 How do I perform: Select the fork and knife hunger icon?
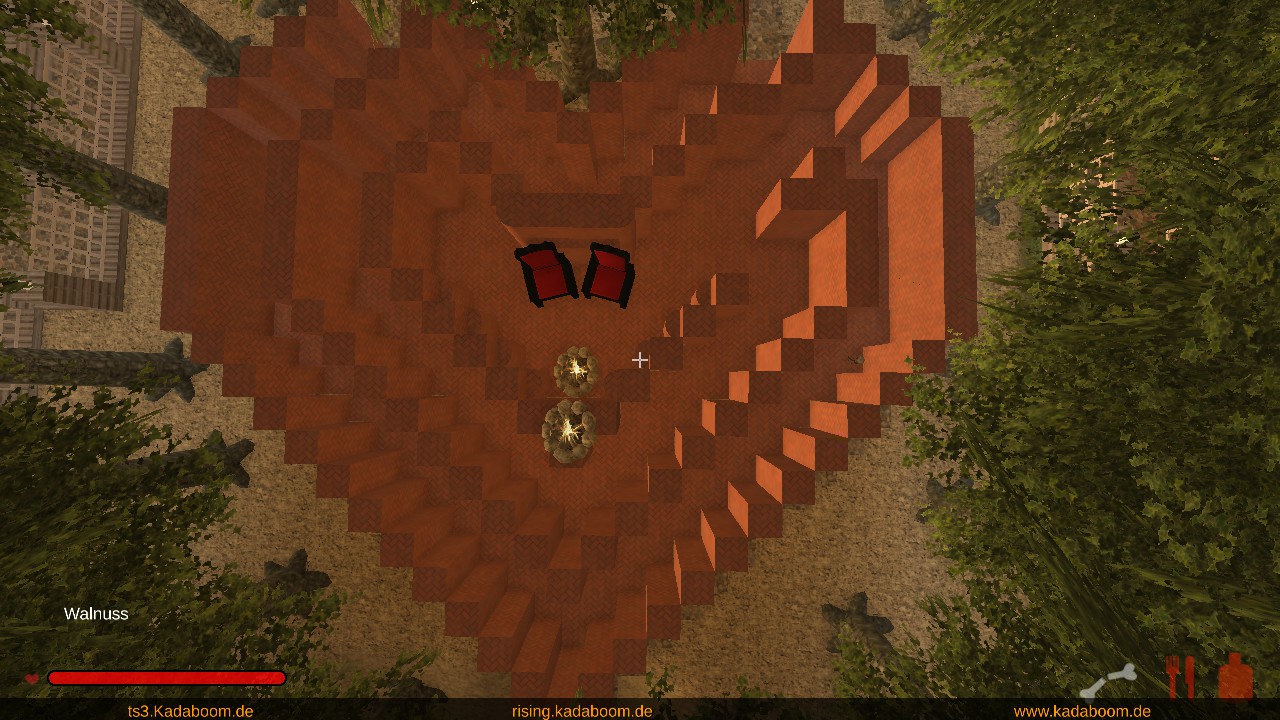(x=1180, y=677)
